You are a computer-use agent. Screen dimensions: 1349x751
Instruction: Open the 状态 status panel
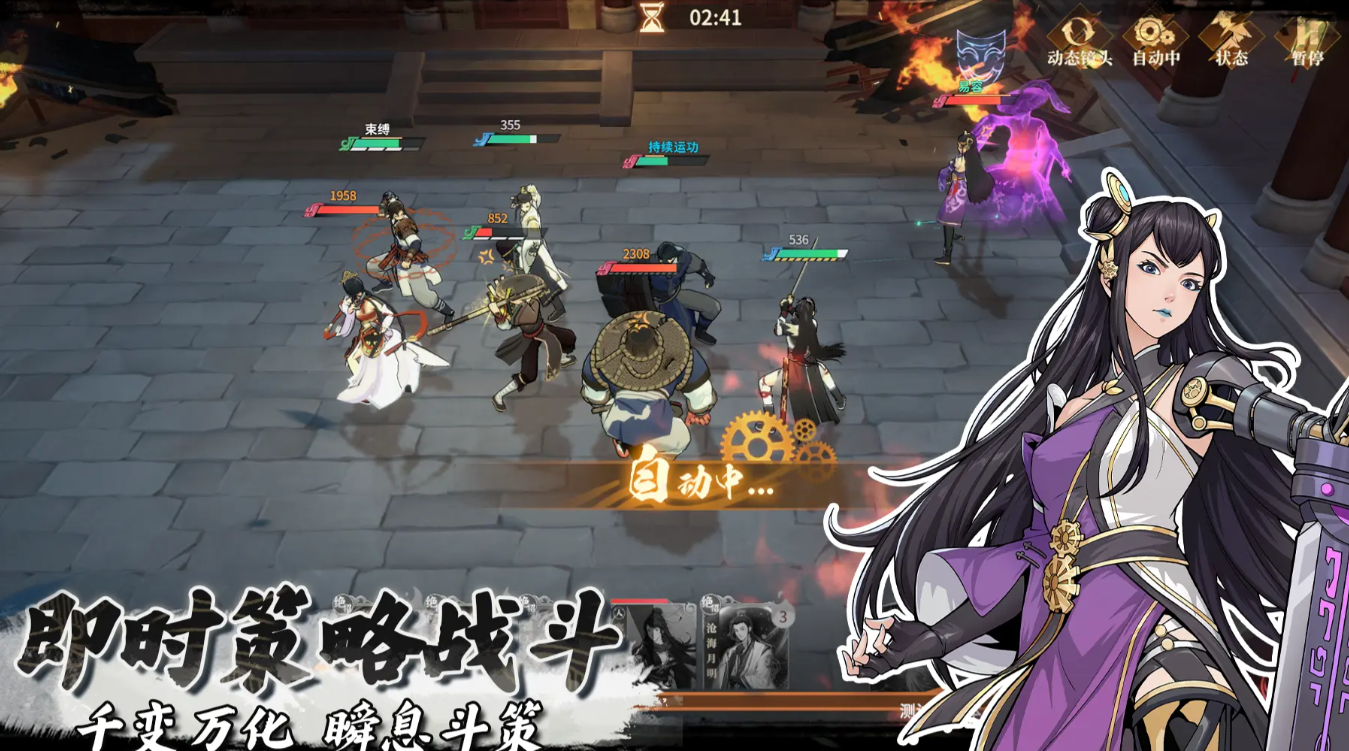click(x=1231, y=38)
